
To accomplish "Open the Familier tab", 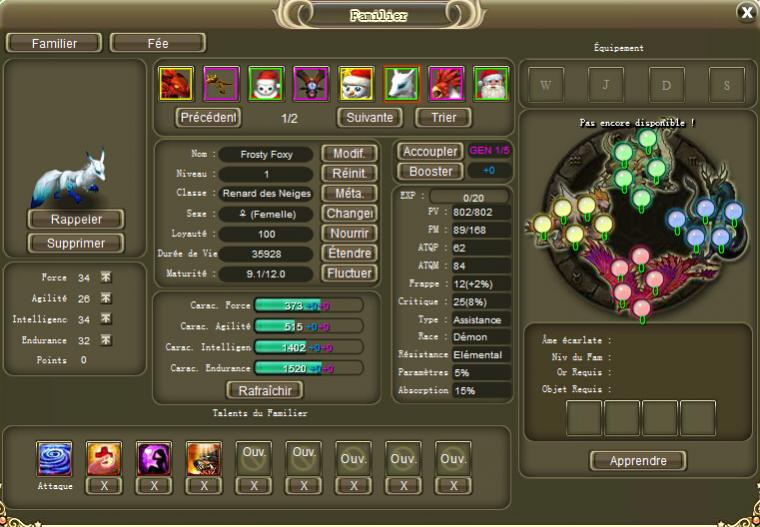I will click(x=54, y=43).
